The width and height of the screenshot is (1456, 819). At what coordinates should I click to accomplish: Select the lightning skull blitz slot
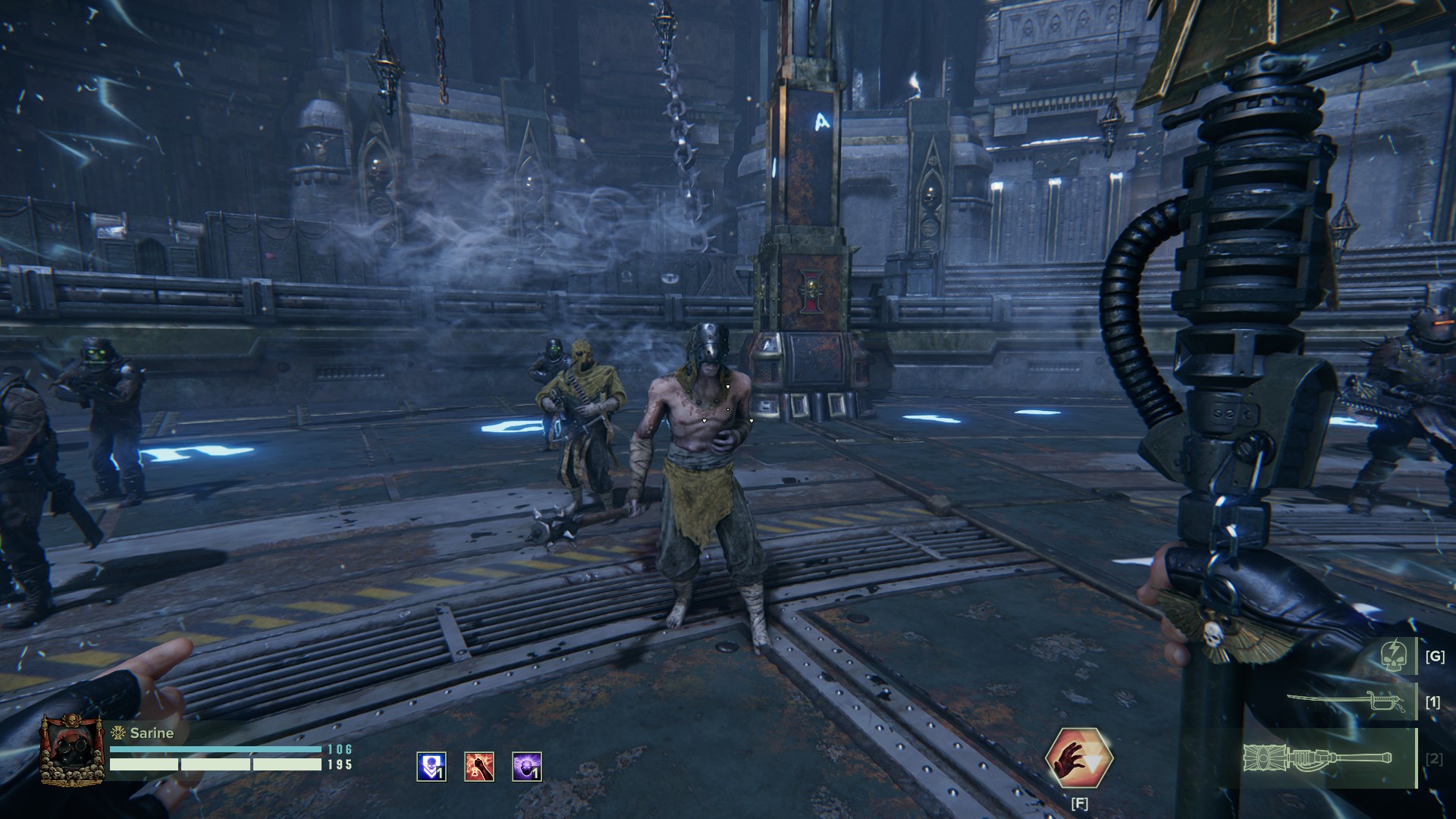1394,655
